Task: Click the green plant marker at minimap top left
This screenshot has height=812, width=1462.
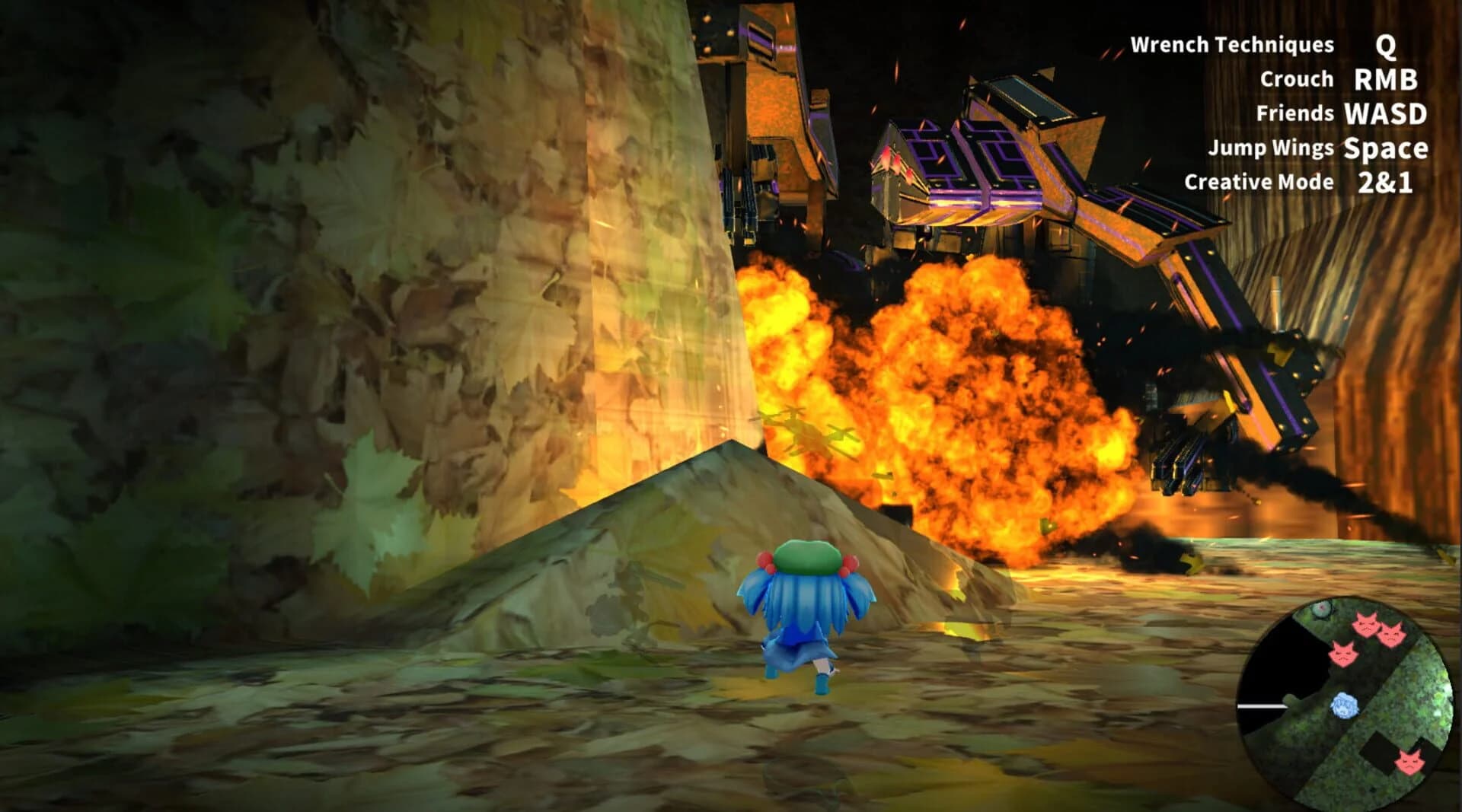Action: pos(1323,609)
